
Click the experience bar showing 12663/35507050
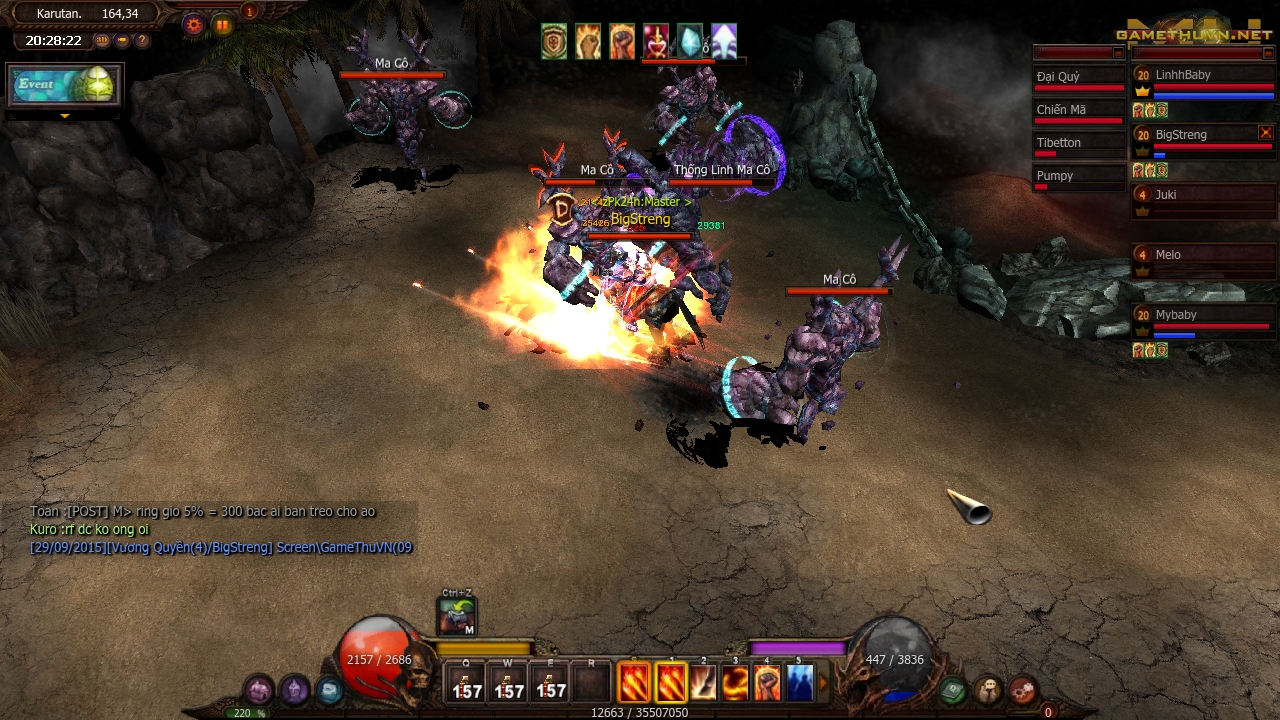640,713
